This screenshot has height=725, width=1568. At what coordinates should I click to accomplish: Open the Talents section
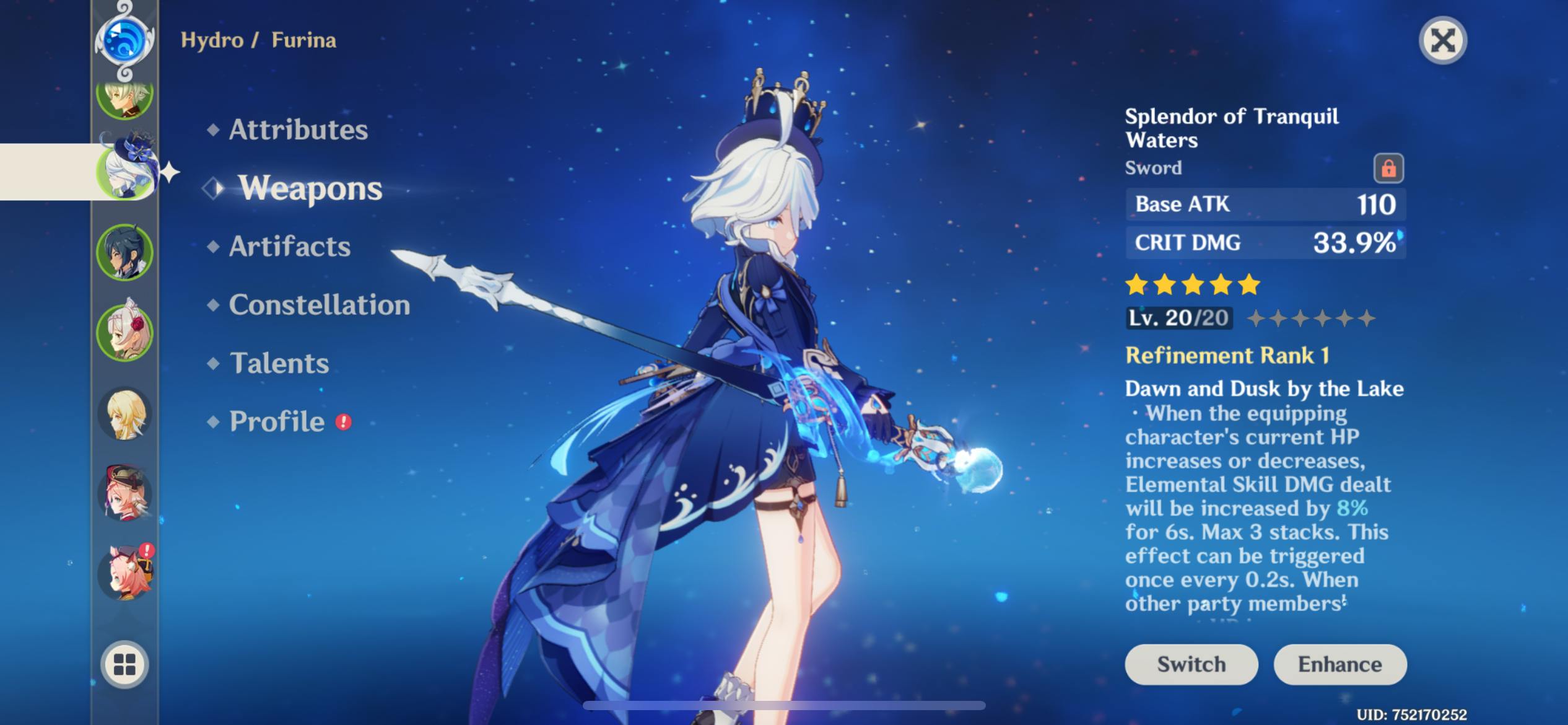(279, 363)
